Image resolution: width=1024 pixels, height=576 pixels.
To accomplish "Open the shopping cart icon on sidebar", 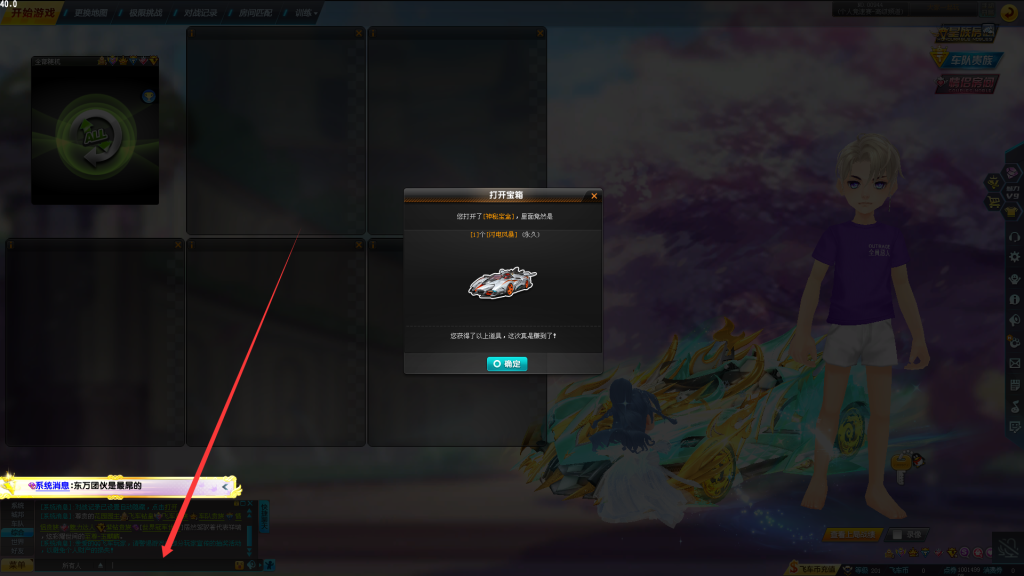I will pyautogui.click(x=995, y=202).
